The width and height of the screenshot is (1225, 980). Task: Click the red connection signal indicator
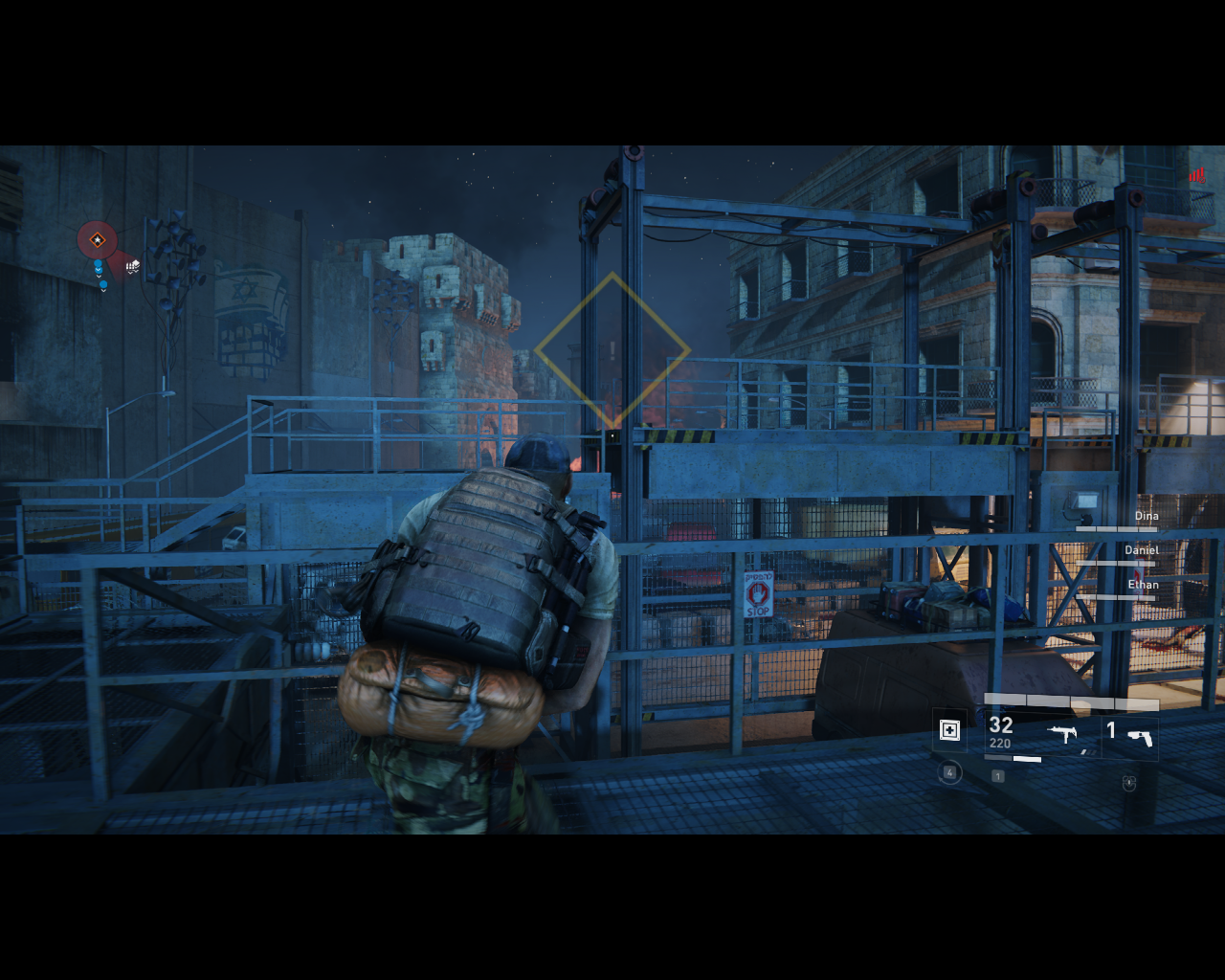pos(1196,175)
